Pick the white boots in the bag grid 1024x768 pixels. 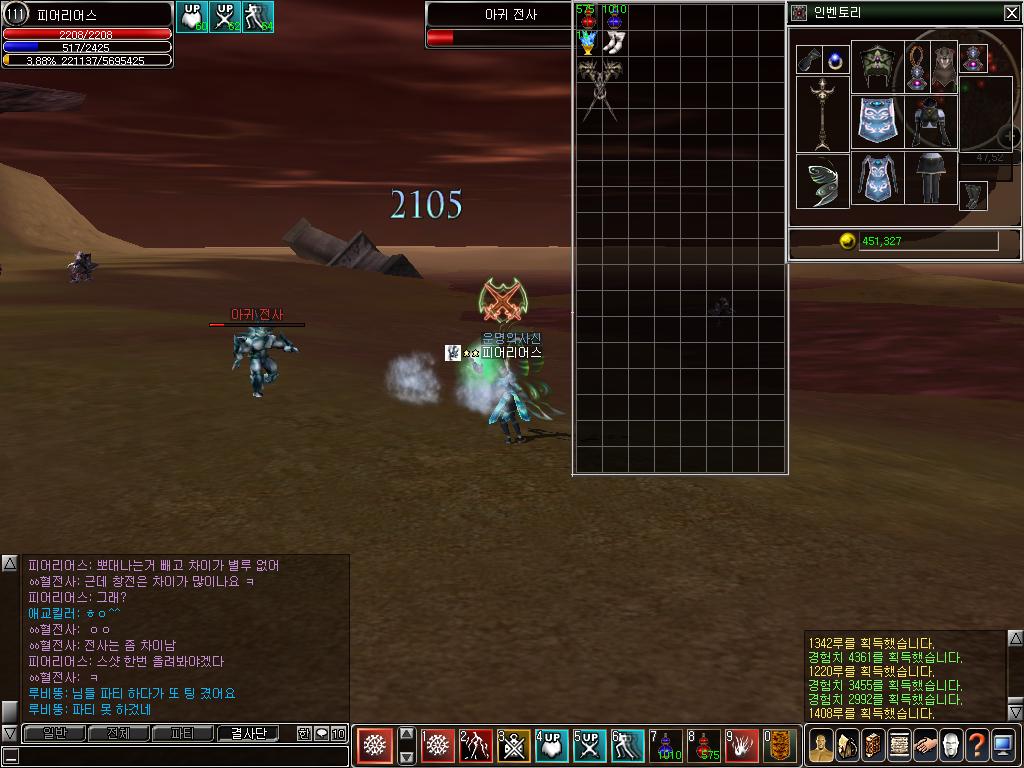pos(614,43)
